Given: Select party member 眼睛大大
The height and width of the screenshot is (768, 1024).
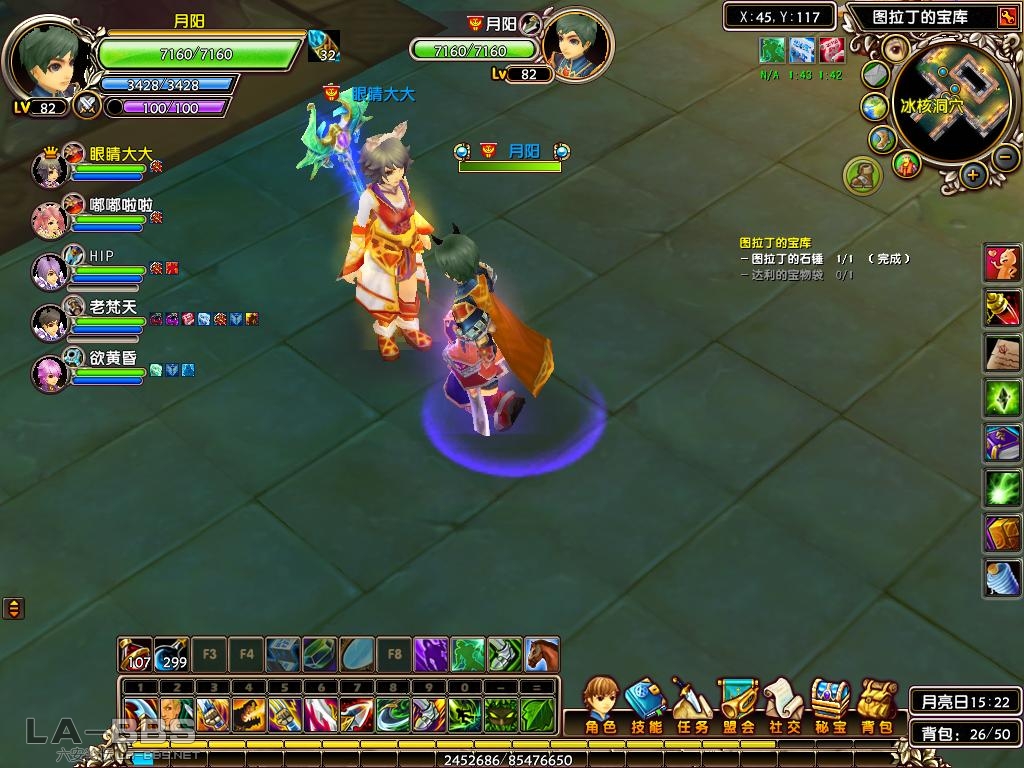Looking at the screenshot, I should click(x=49, y=169).
